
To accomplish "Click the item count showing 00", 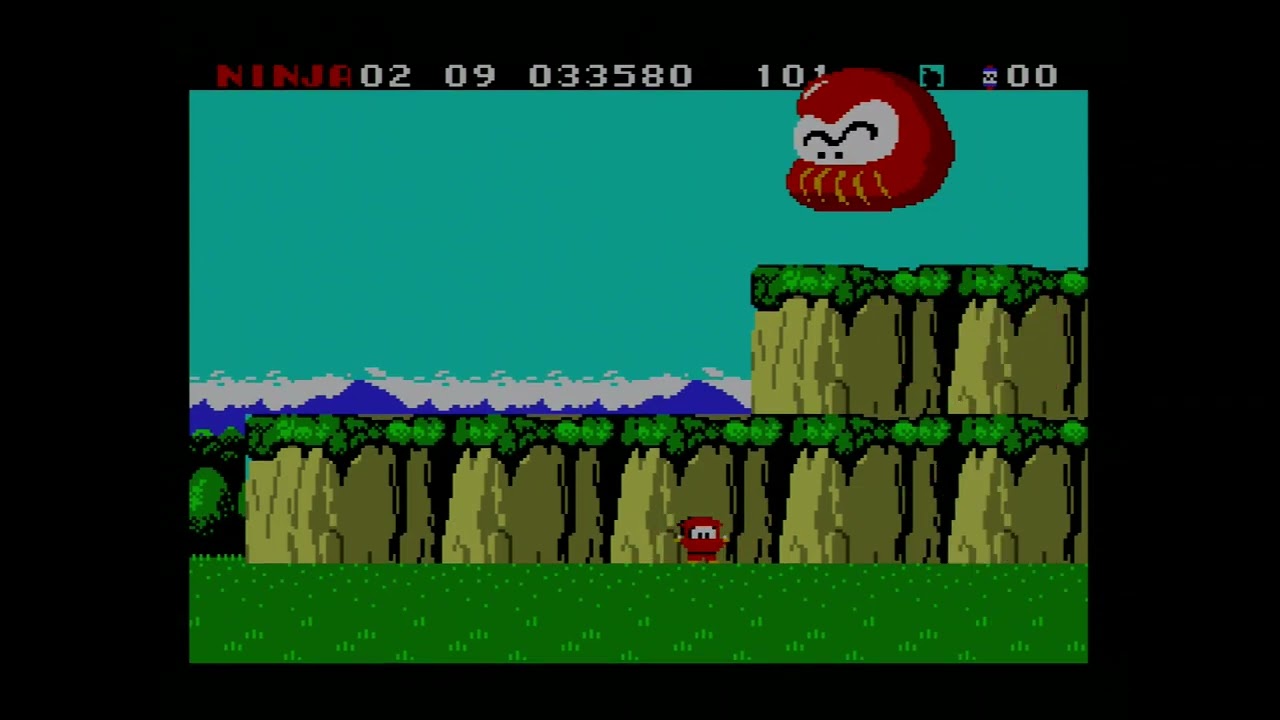I will pos(1033,76).
